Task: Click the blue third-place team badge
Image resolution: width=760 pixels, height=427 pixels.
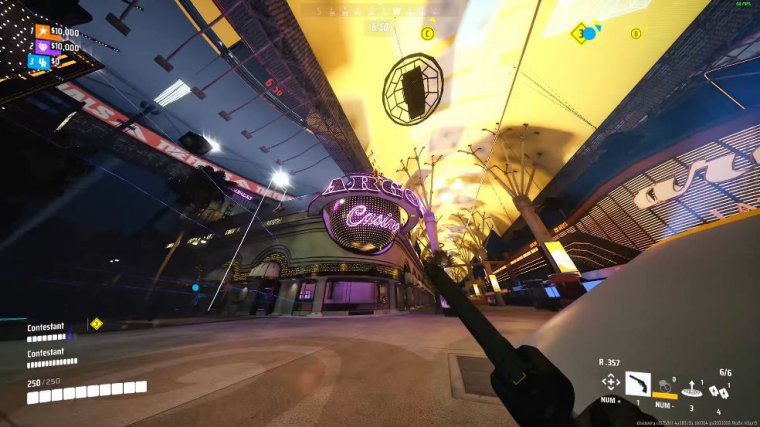Action: pos(41,61)
